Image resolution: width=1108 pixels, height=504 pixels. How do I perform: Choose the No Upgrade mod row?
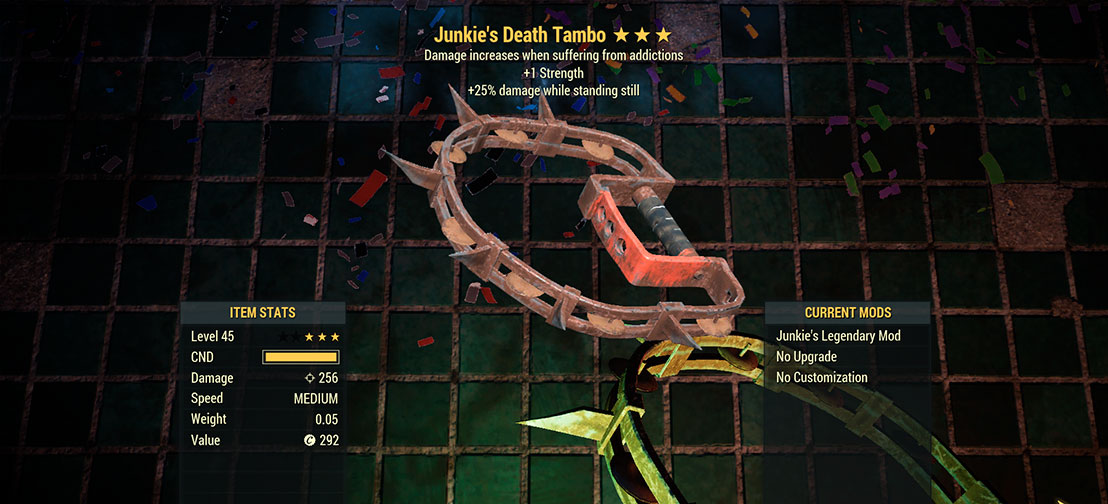[806, 357]
